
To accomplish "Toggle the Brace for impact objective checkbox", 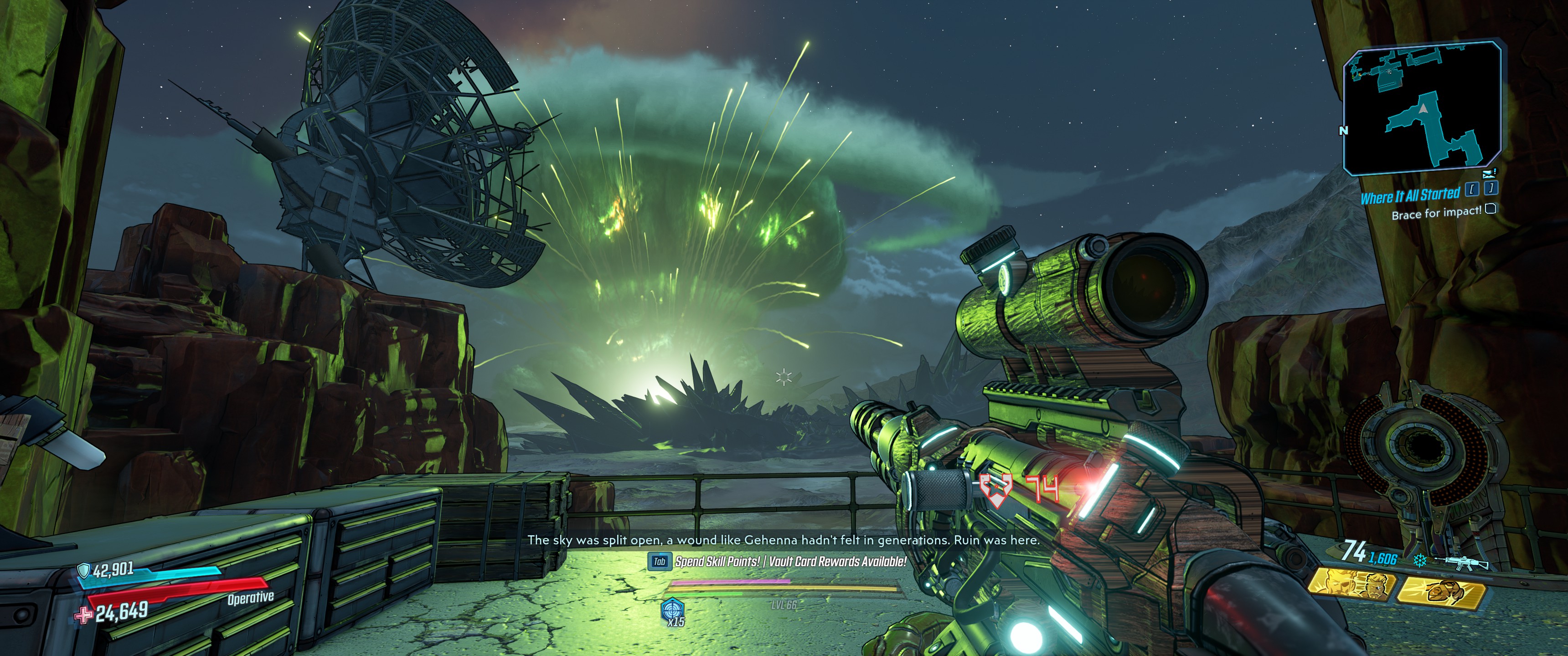I will click(1490, 209).
